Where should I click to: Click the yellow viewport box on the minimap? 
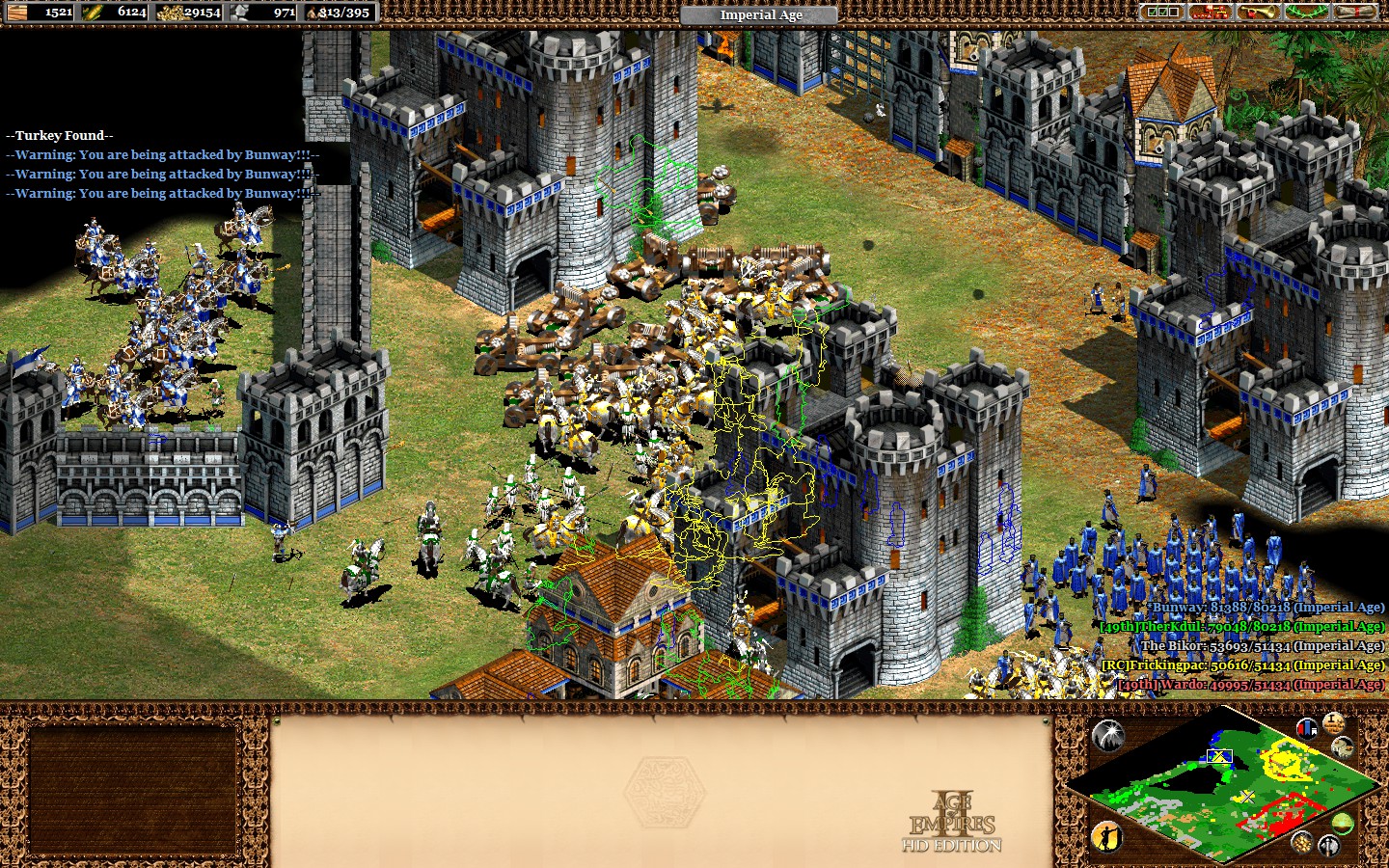click(1219, 756)
